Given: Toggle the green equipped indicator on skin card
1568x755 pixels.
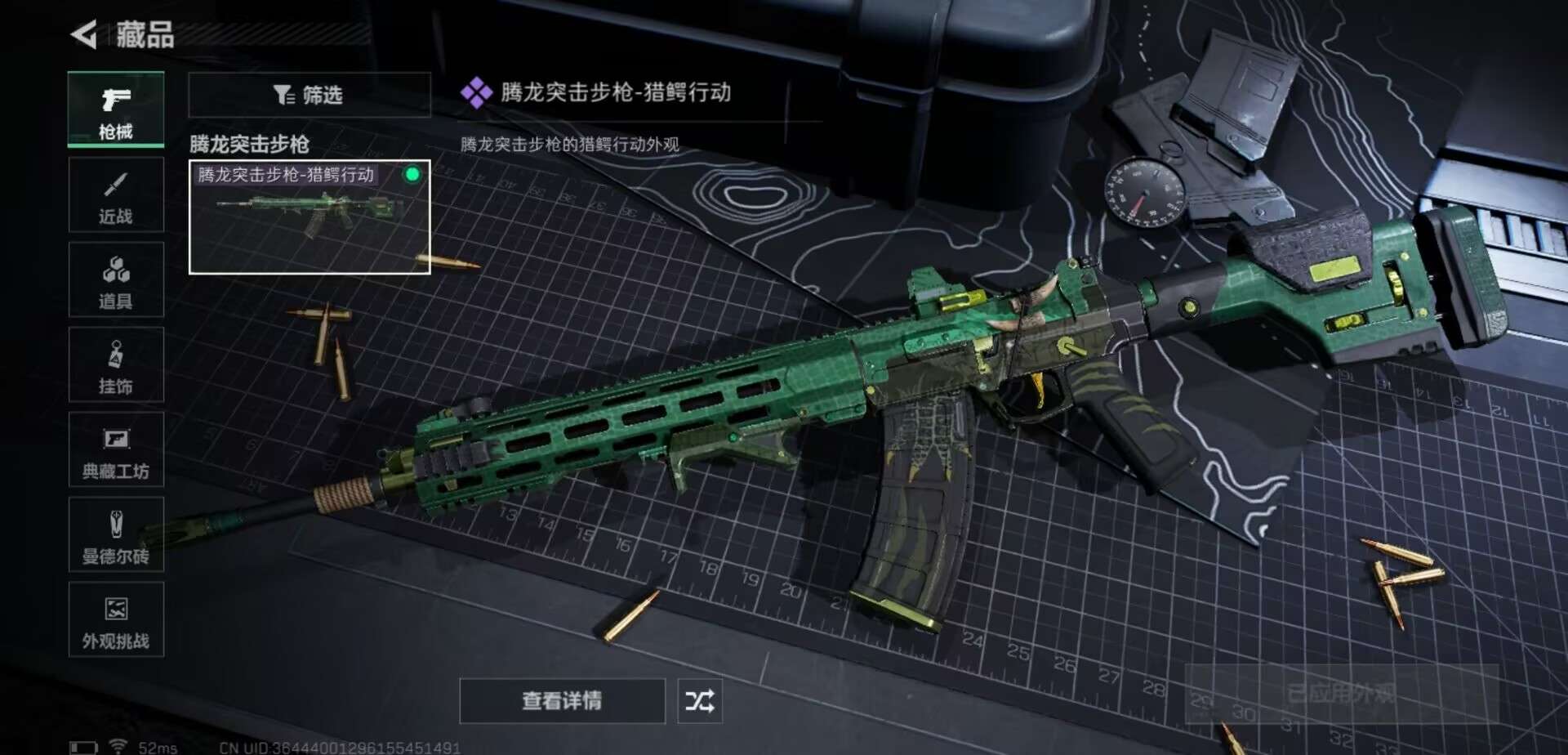Looking at the screenshot, I should pos(412,173).
